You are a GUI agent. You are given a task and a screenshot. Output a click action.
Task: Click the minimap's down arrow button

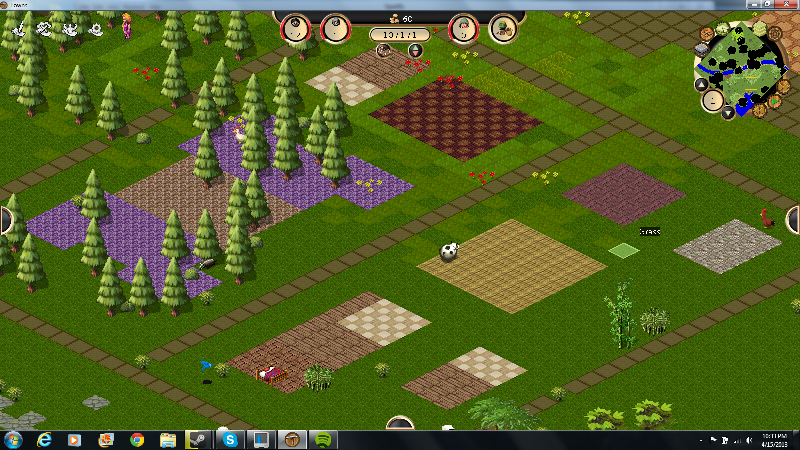(x=729, y=111)
